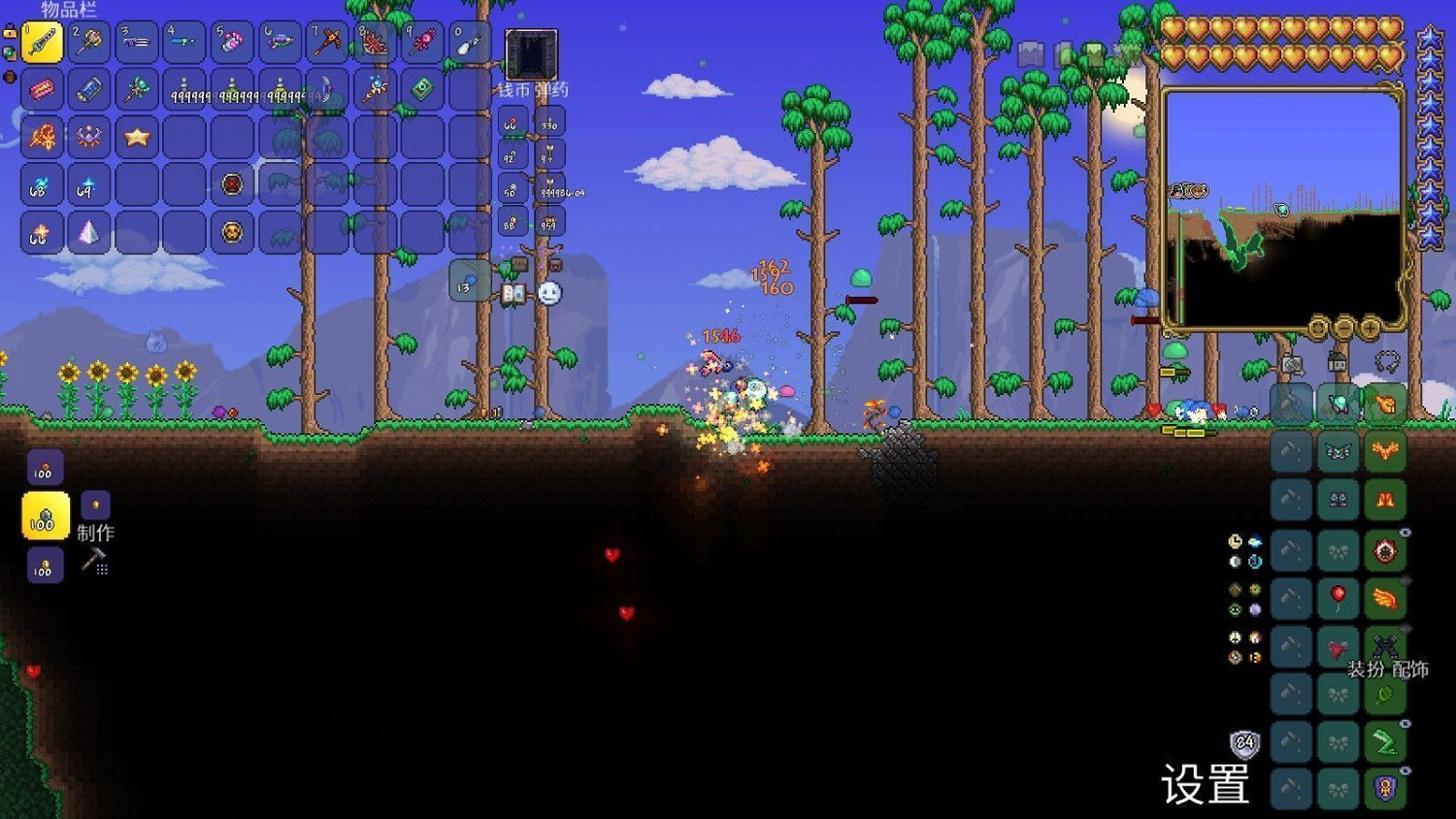
Task: Click the minimap zoom-in plus button
Action: [1371, 327]
